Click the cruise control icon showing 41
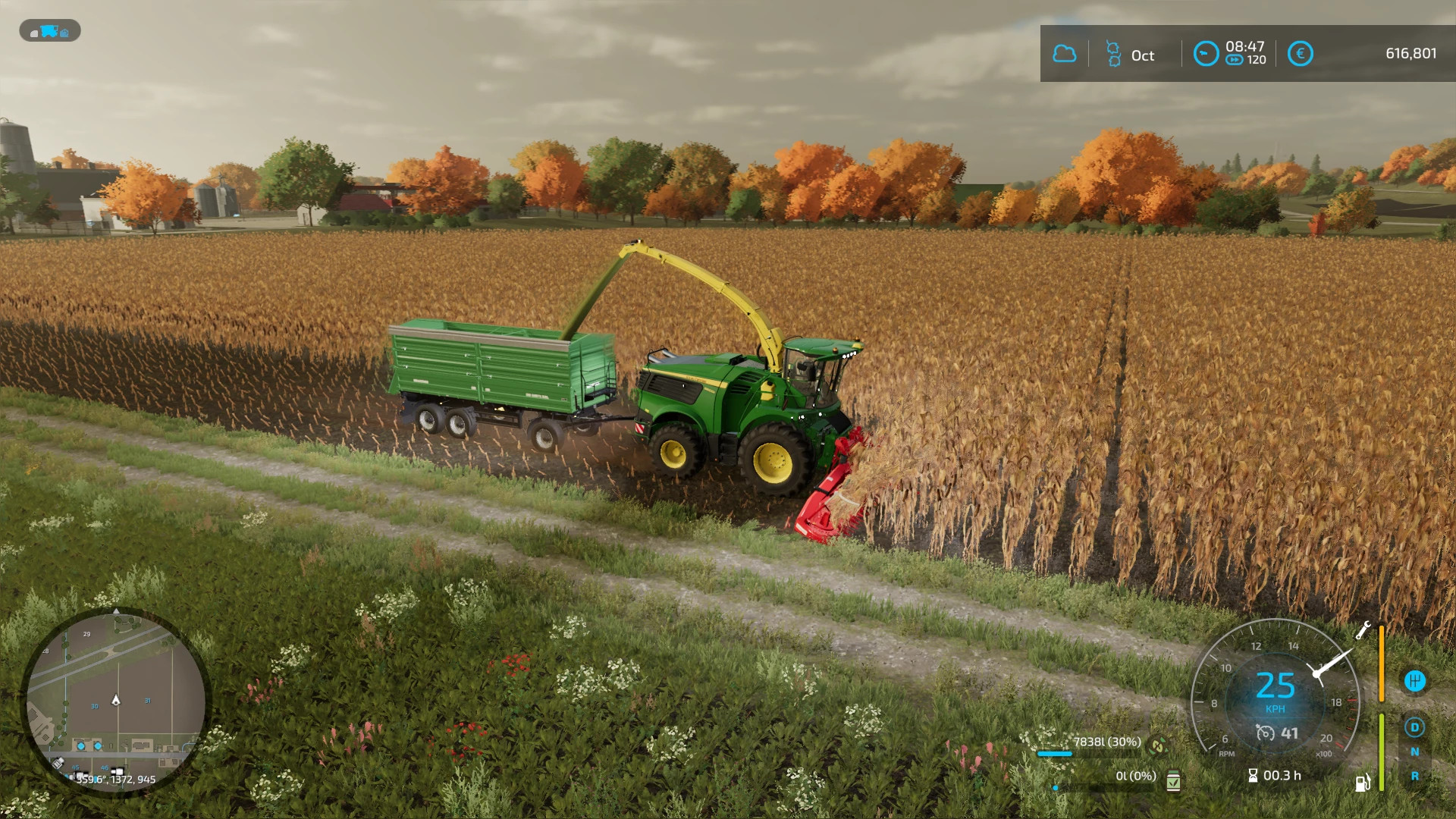 [1265, 734]
